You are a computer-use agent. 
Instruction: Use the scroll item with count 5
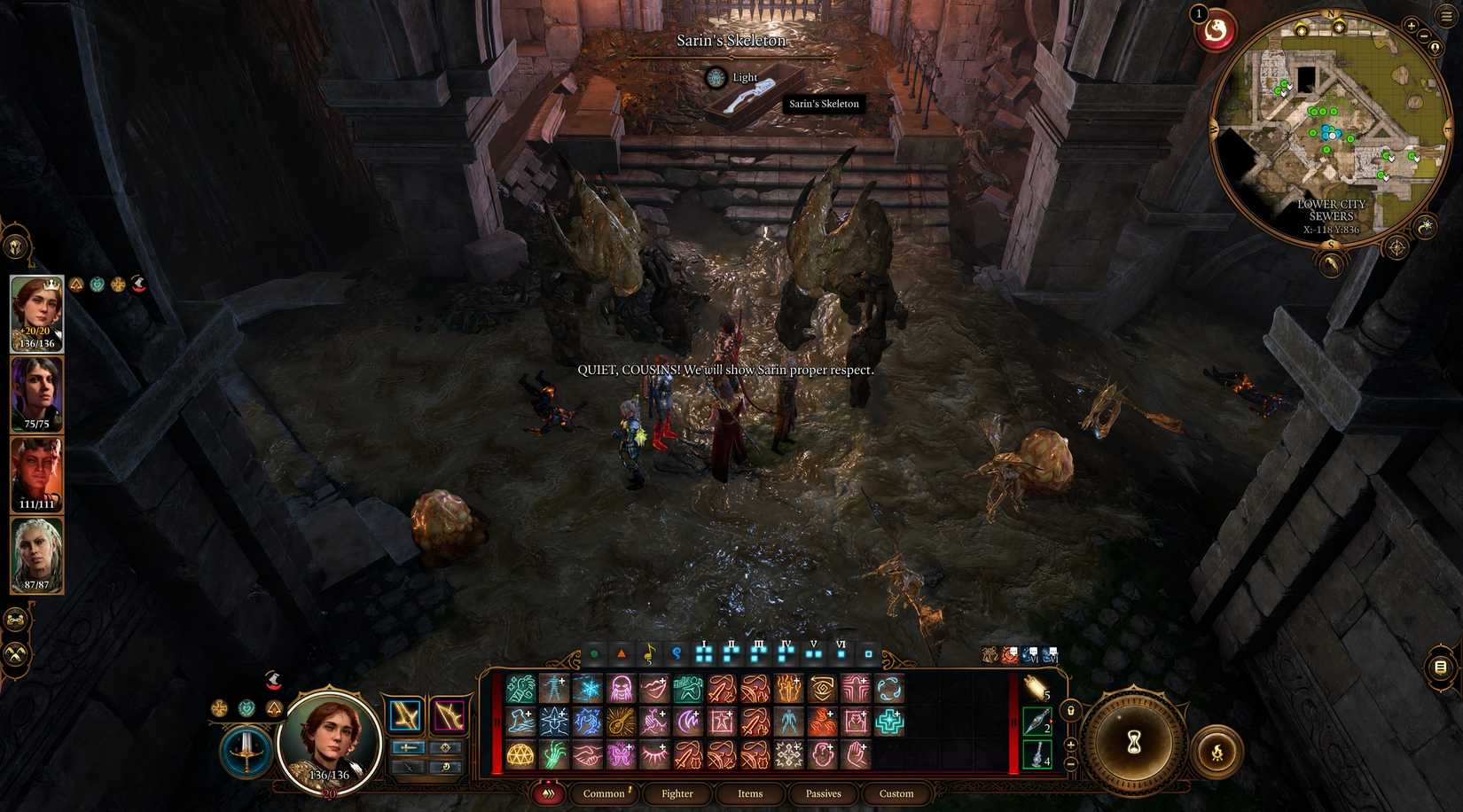[1037, 688]
